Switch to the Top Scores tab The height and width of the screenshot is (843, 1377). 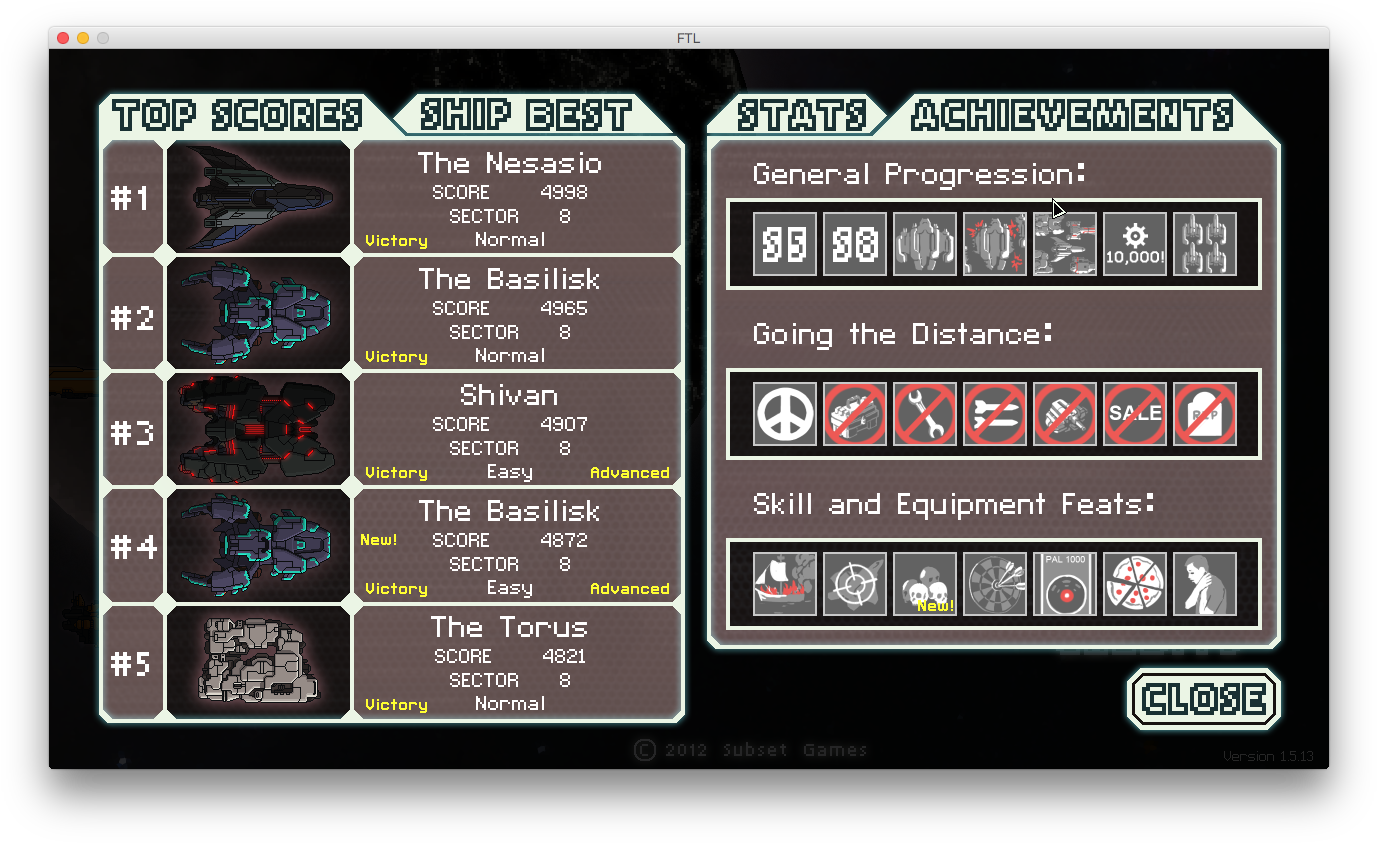click(x=237, y=115)
